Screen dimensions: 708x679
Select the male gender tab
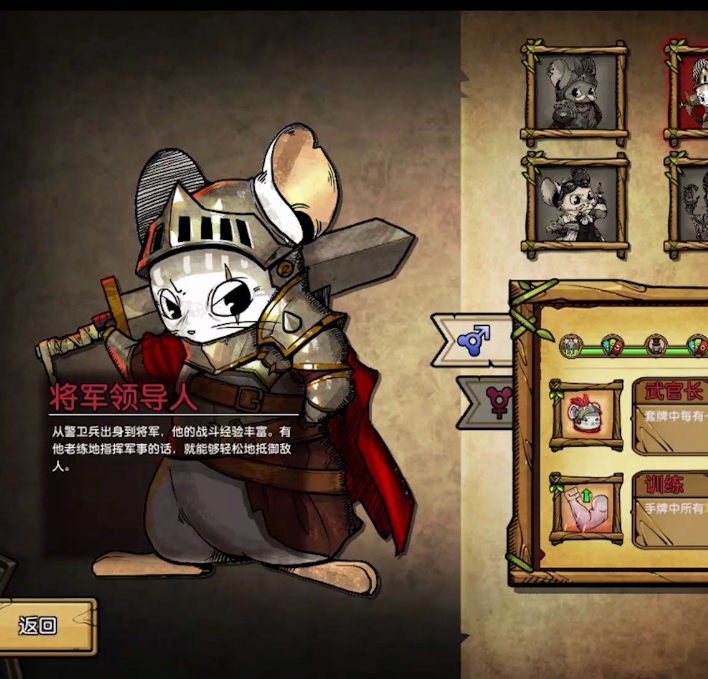coord(473,339)
